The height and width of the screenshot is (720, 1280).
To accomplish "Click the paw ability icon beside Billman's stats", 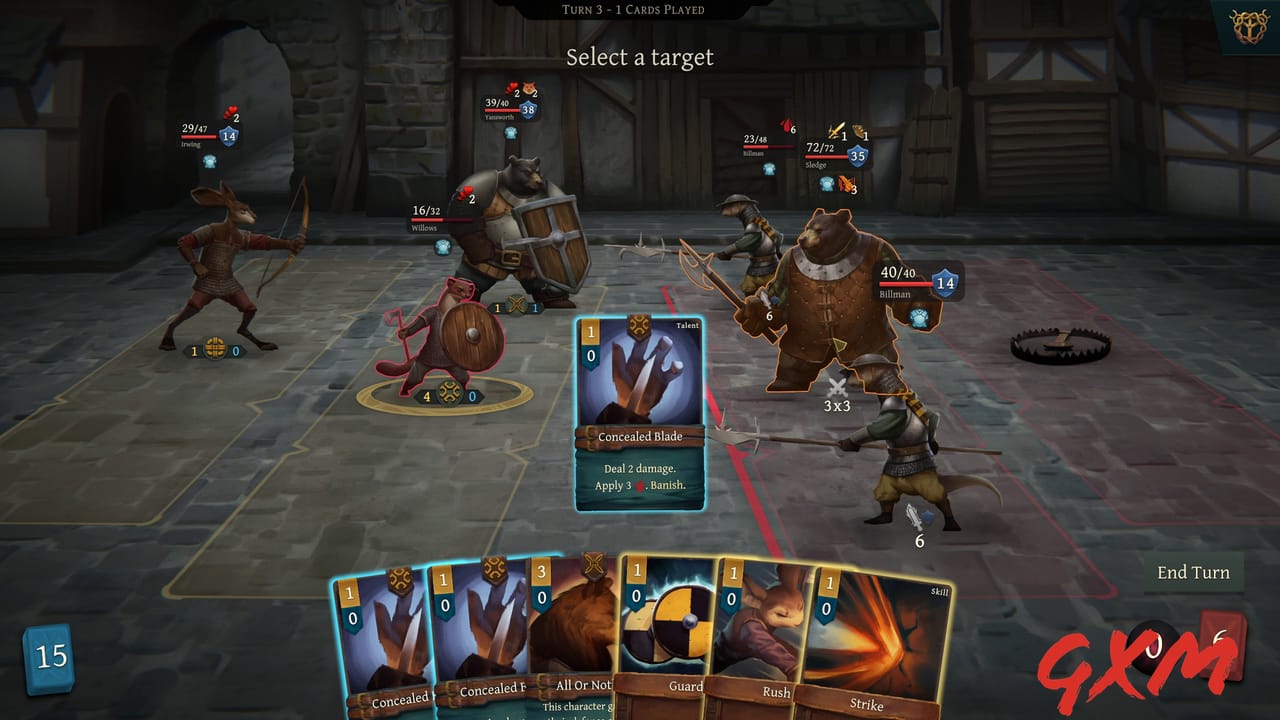I will [x=920, y=317].
